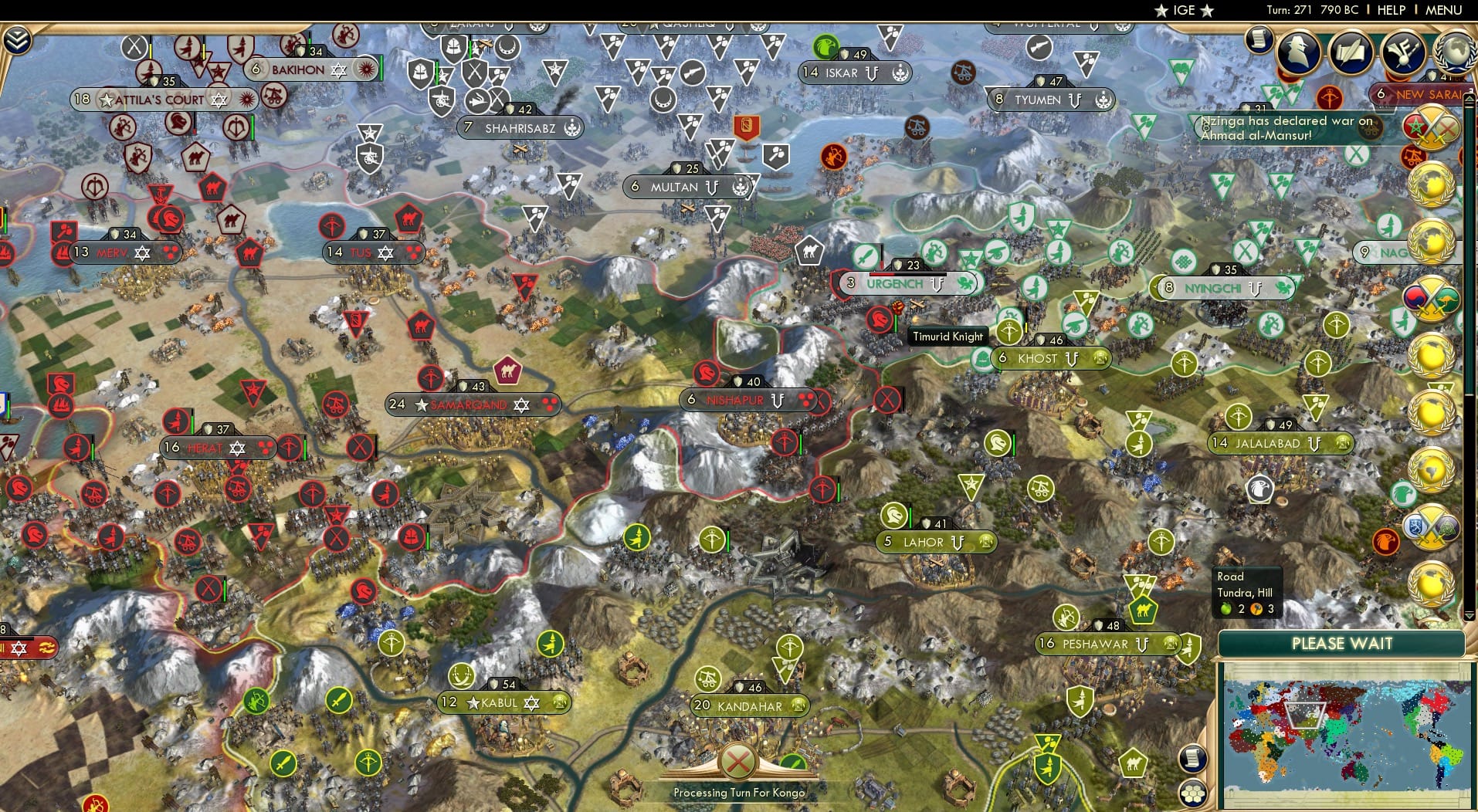The height and width of the screenshot is (812, 1478).
Task: Click the Morocco war declaration badge near New Sarai
Action: click(1430, 127)
